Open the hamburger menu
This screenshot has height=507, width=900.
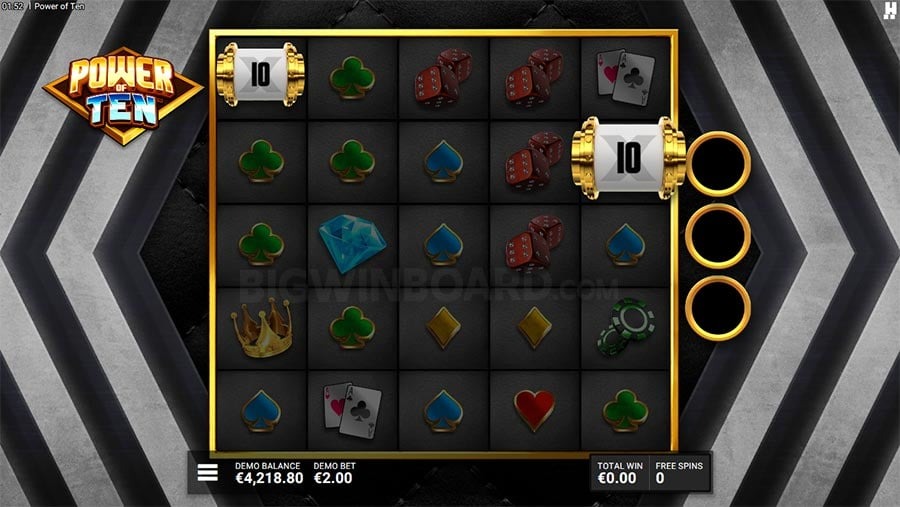click(208, 473)
